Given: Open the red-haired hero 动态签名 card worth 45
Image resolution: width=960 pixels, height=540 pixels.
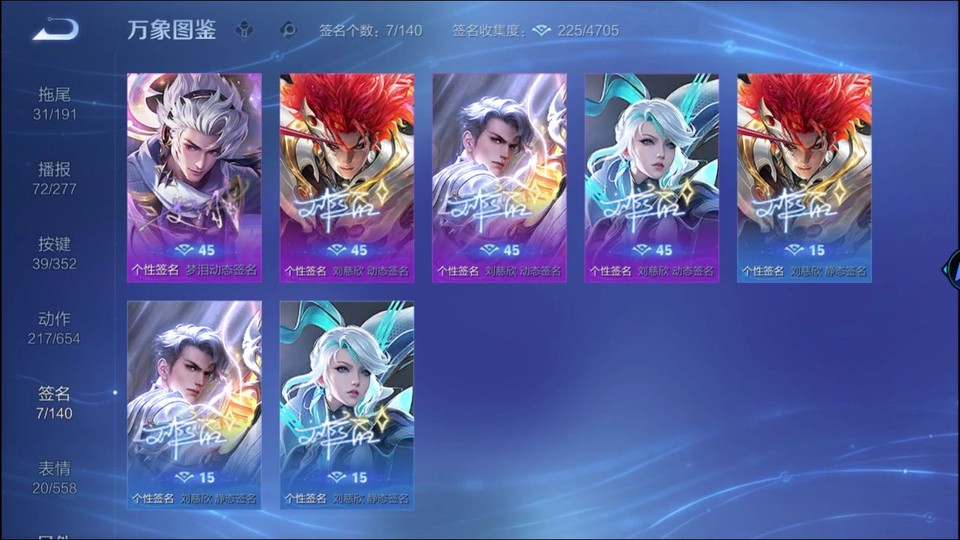Looking at the screenshot, I should (x=346, y=177).
